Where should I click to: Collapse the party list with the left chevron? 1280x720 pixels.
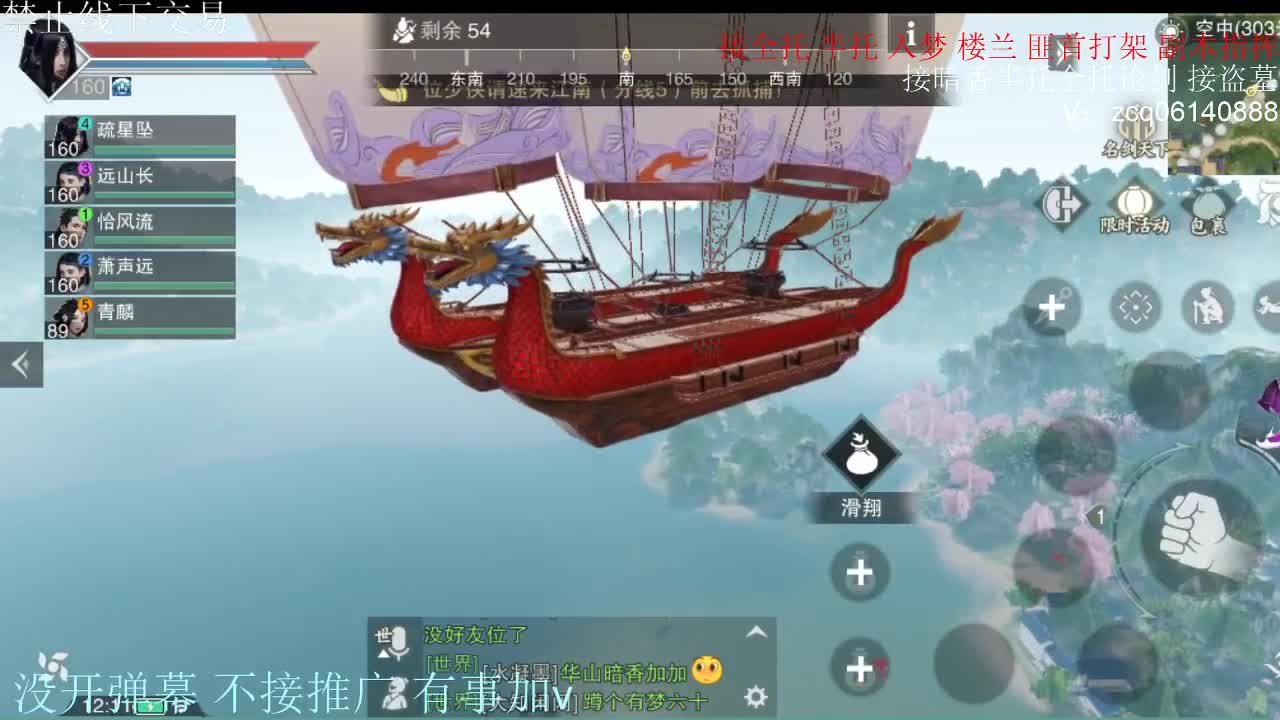coord(22,363)
